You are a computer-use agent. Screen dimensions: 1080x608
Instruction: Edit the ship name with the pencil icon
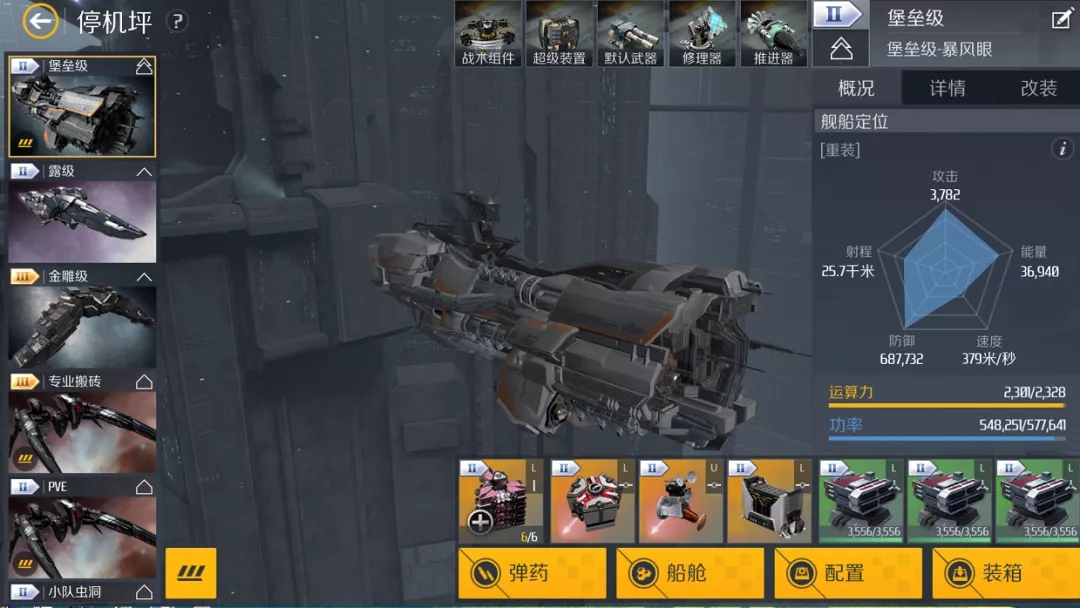pos(1061,19)
